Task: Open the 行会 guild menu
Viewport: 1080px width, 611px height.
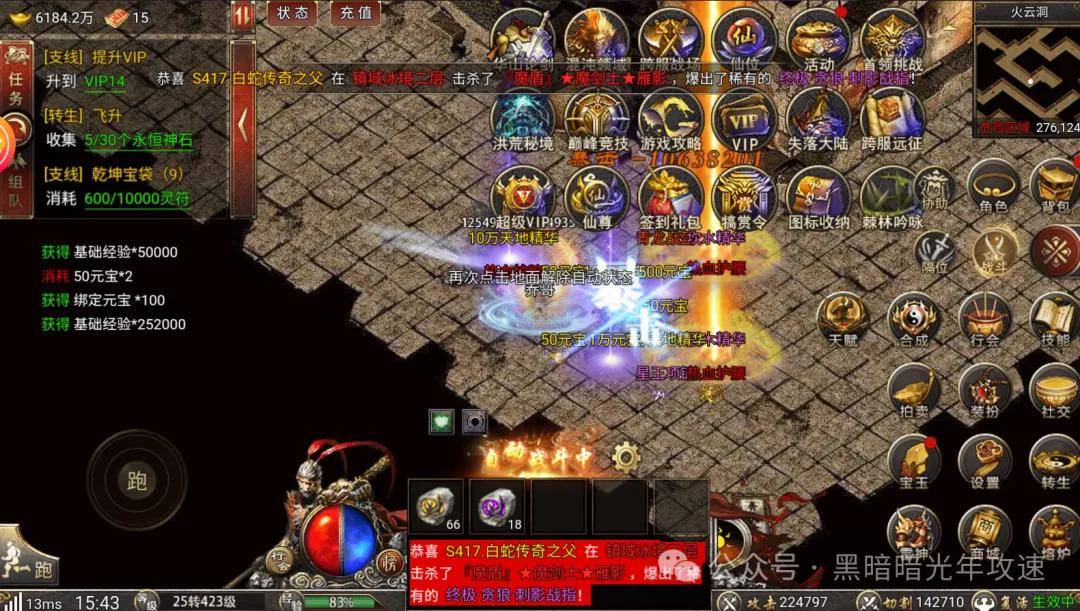Action: [x=985, y=320]
